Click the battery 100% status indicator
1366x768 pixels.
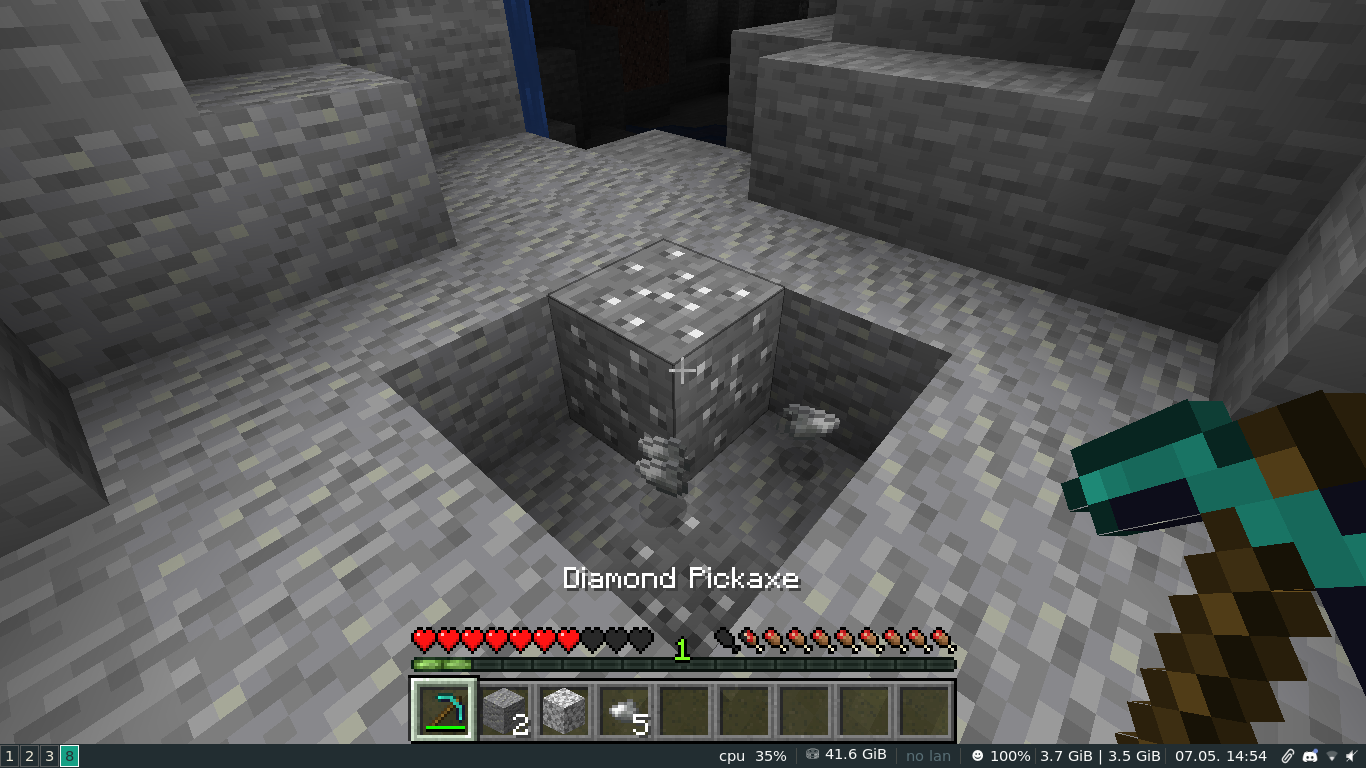tap(1003, 757)
